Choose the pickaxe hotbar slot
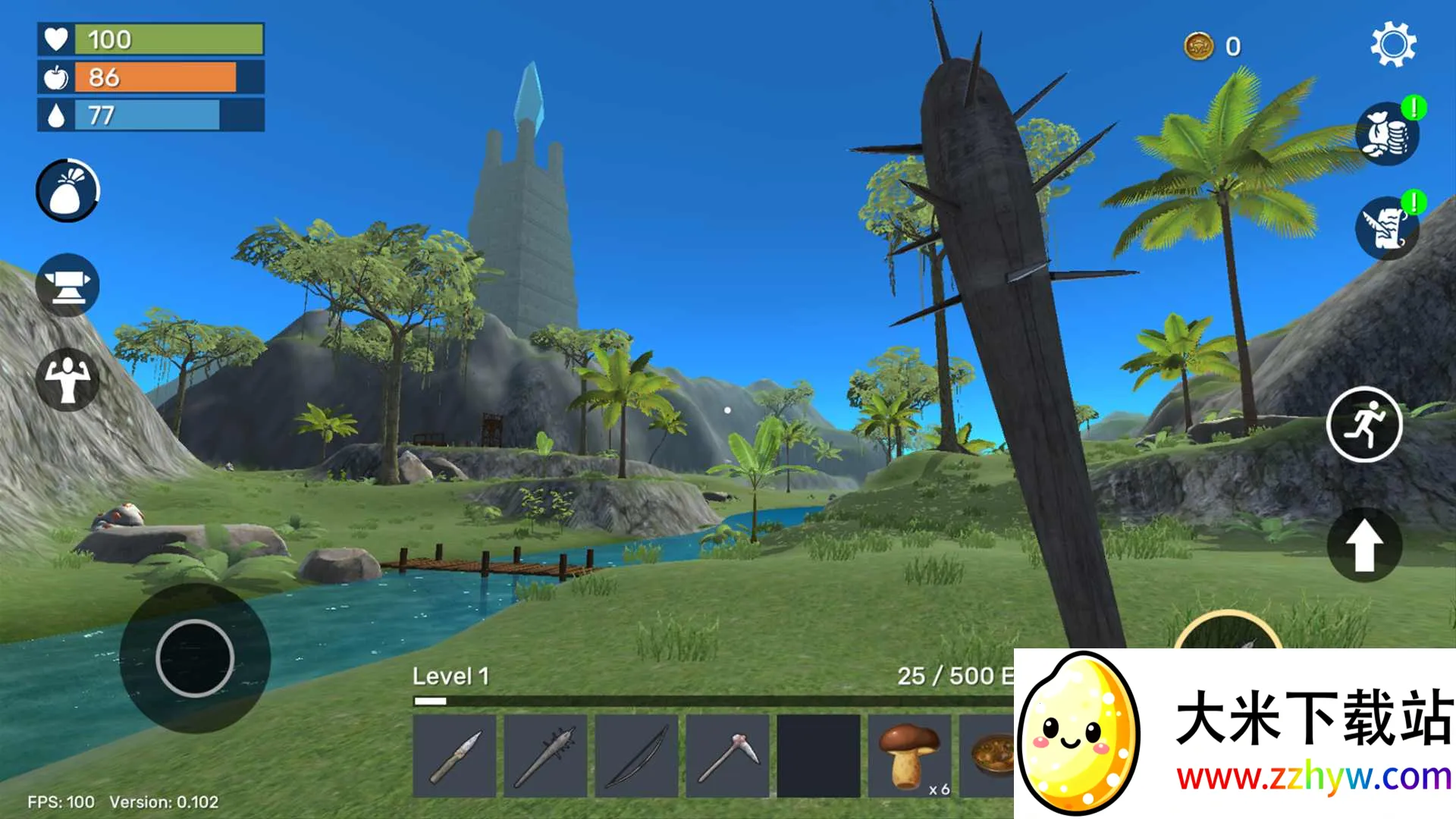 tap(728, 756)
